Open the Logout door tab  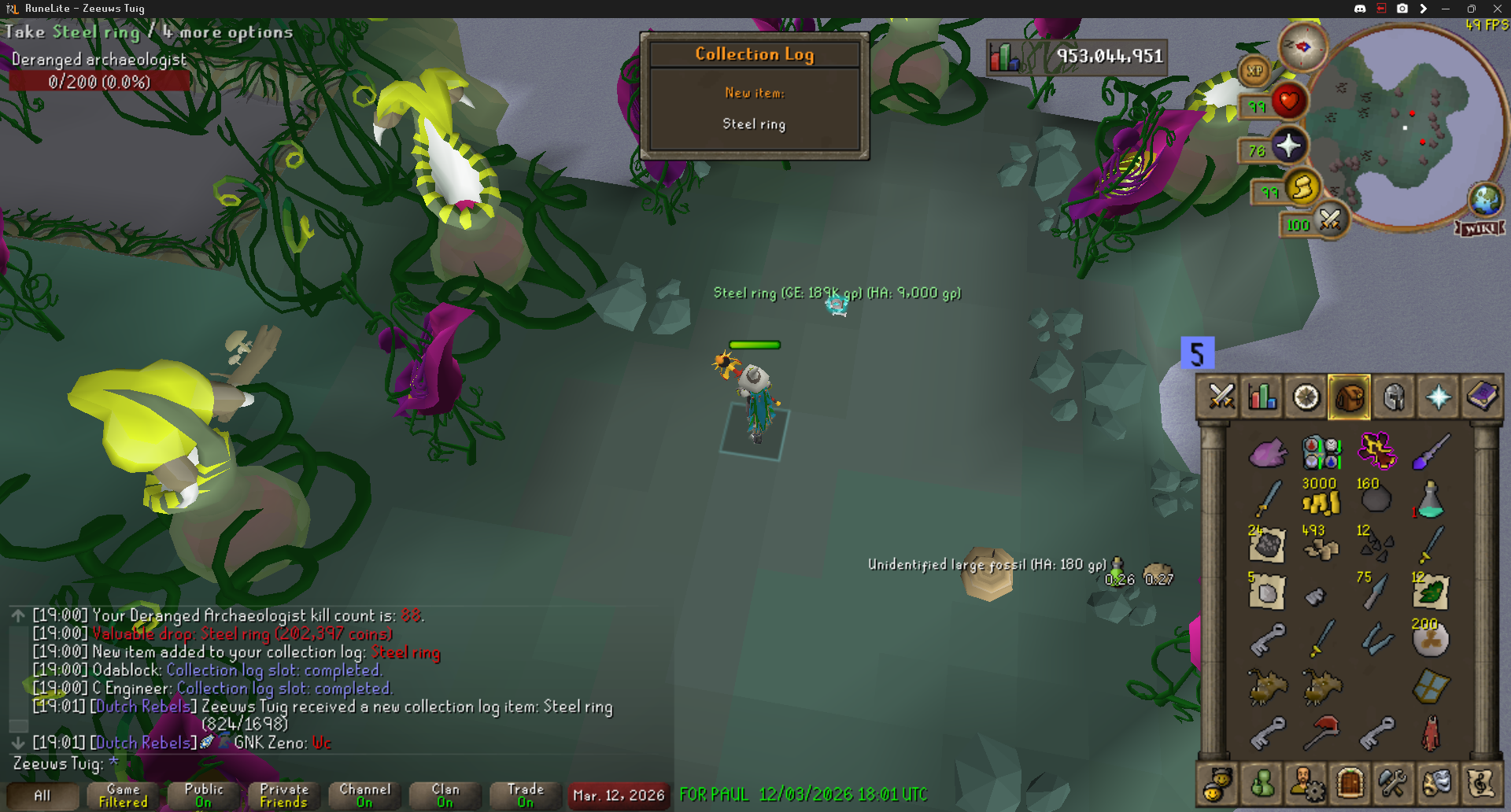click(x=1350, y=784)
